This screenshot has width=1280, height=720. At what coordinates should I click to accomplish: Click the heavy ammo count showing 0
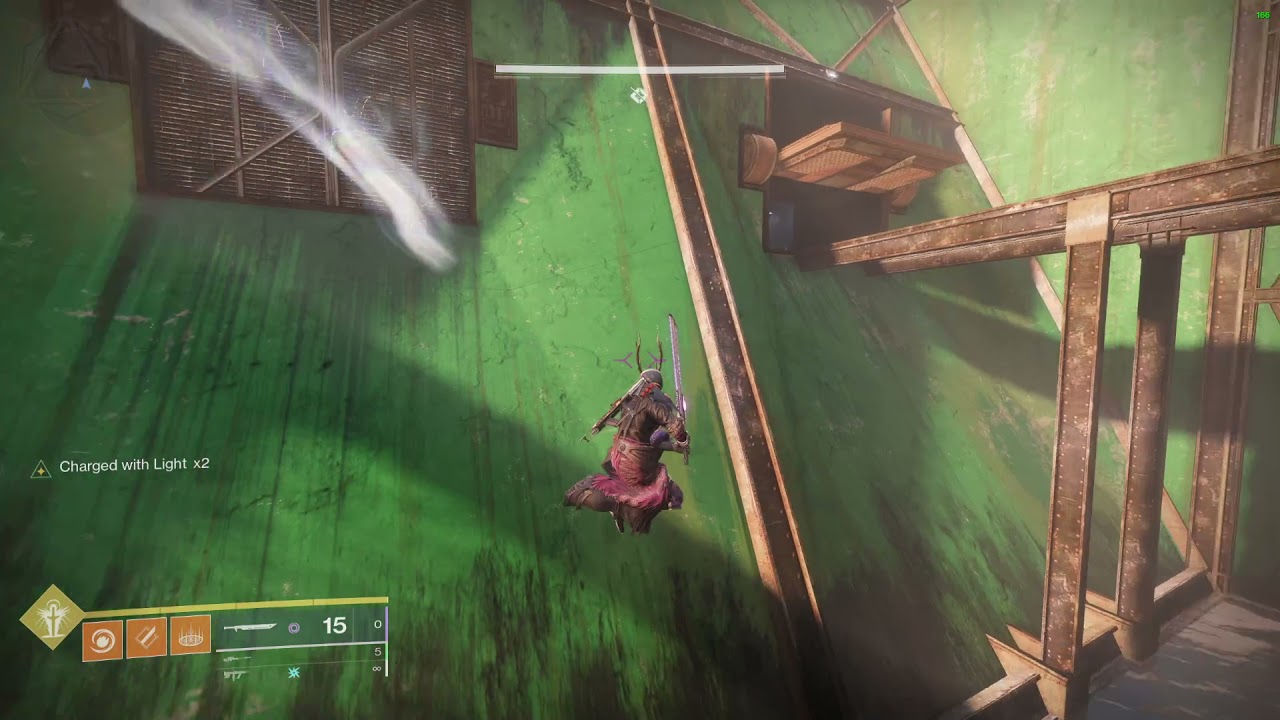point(377,623)
